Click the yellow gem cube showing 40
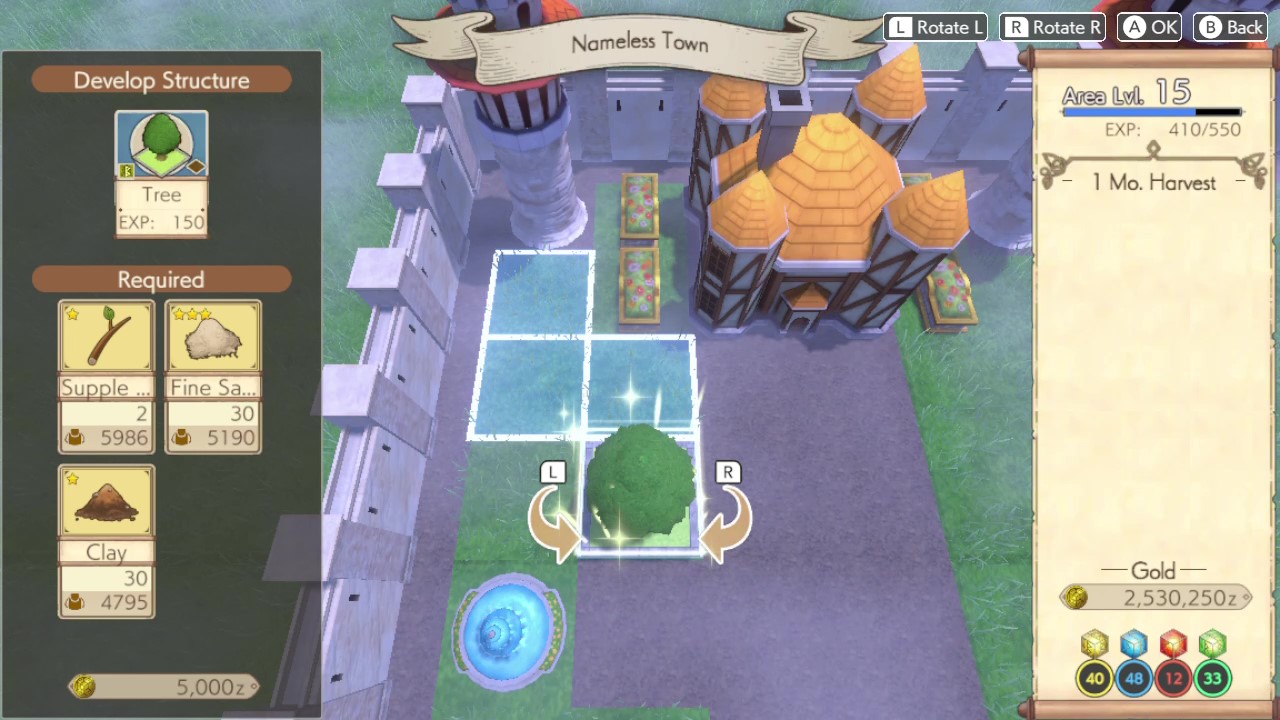 click(x=1094, y=645)
